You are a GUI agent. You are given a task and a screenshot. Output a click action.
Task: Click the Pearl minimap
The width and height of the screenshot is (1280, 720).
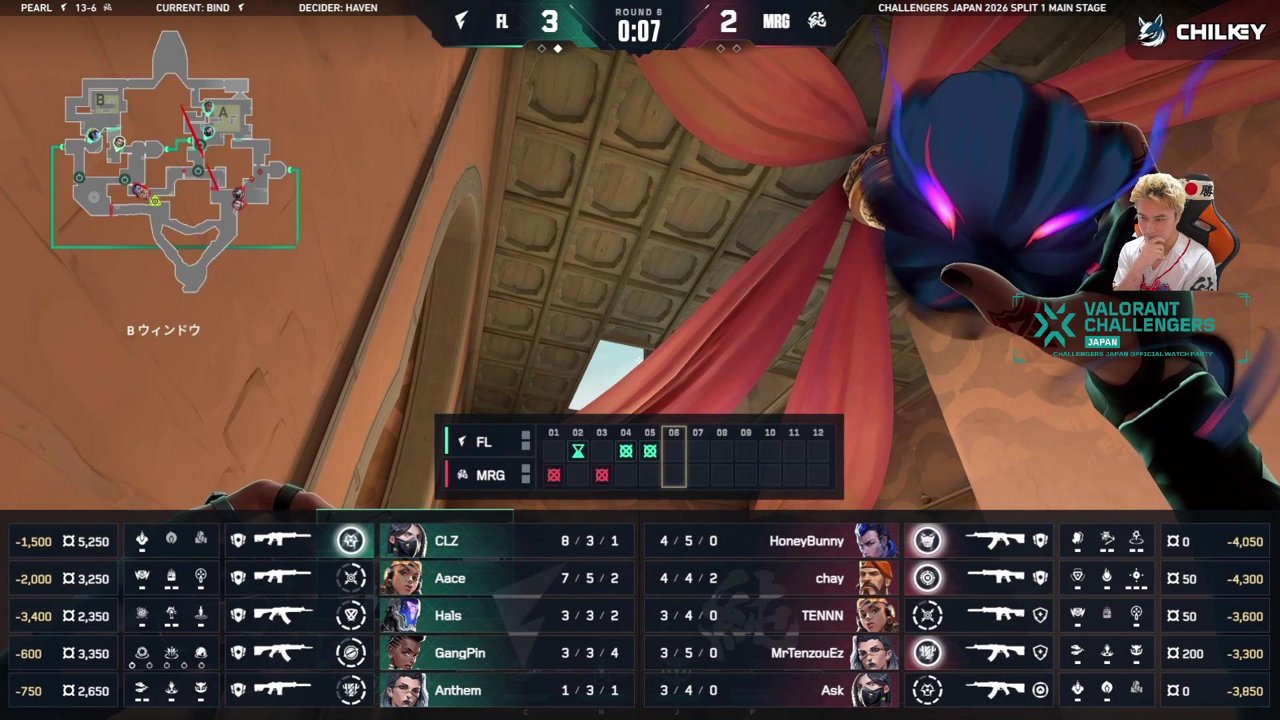click(x=175, y=160)
